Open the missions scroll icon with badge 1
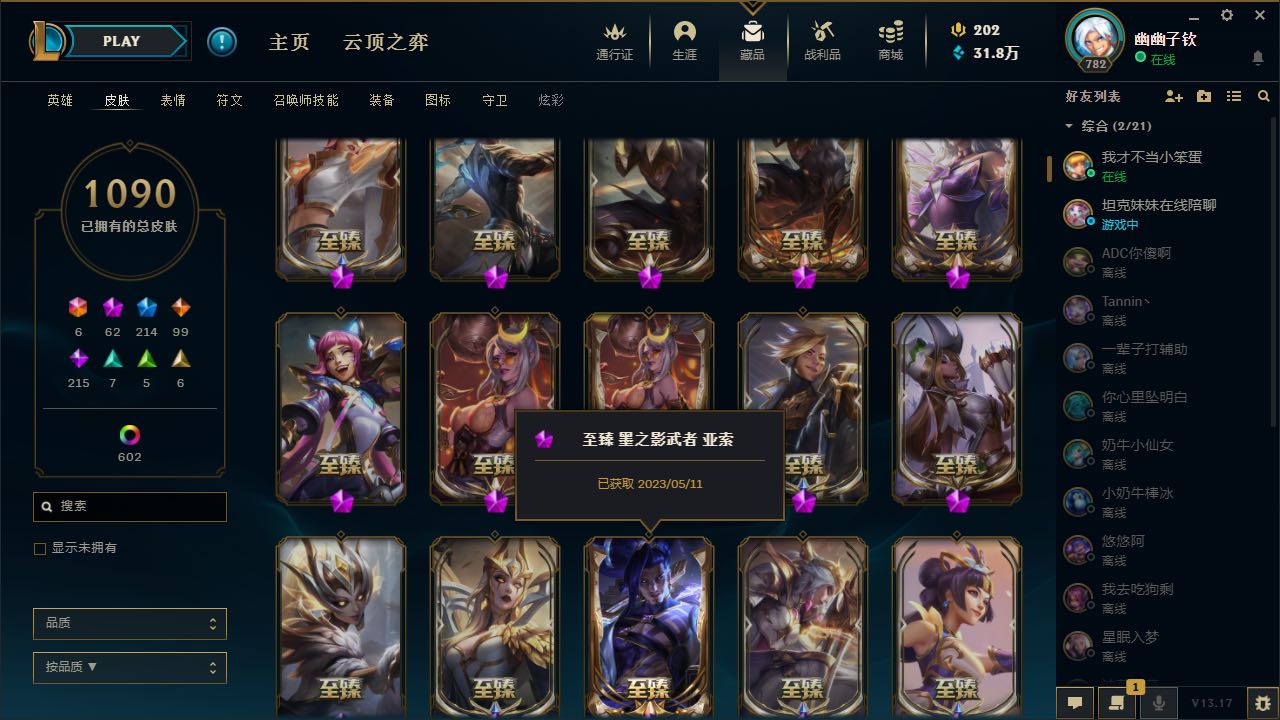The image size is (1280, 720). click(1117, 703)
